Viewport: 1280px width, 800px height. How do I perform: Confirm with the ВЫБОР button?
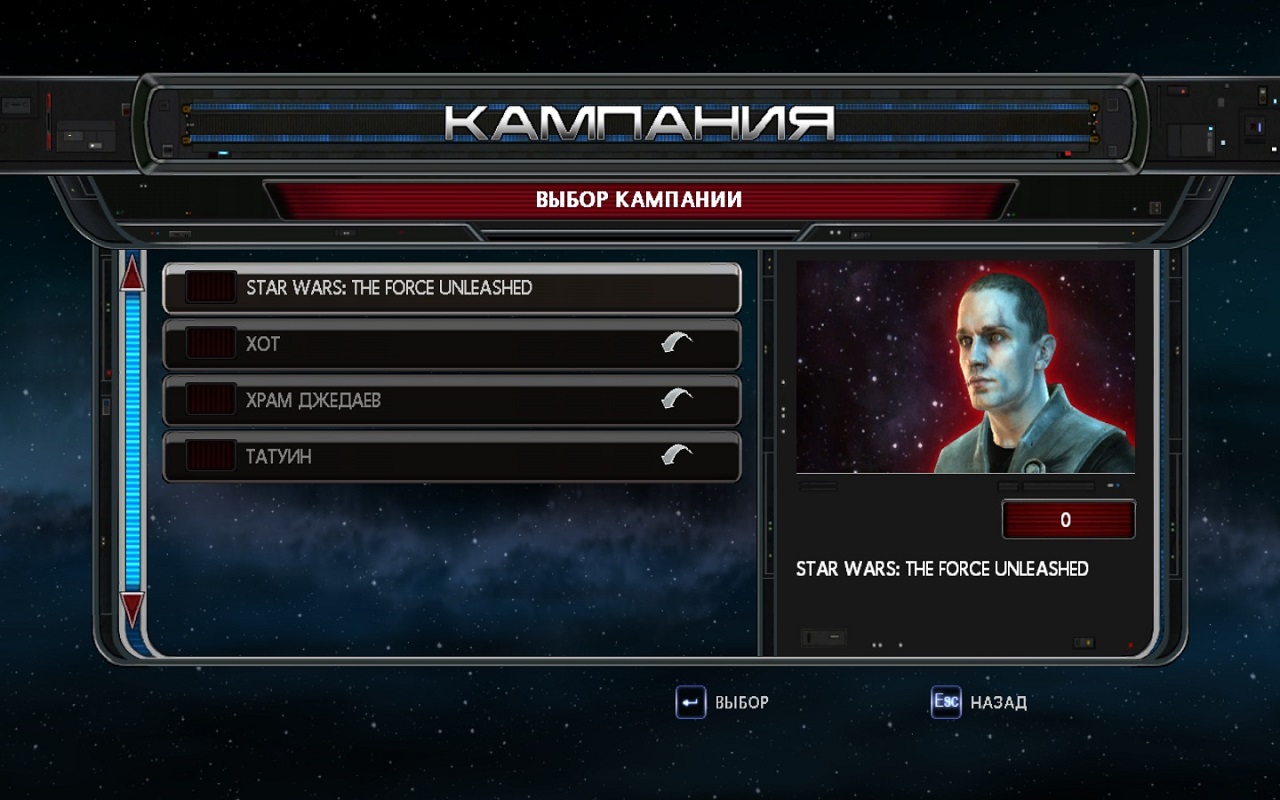coord(723,702)
